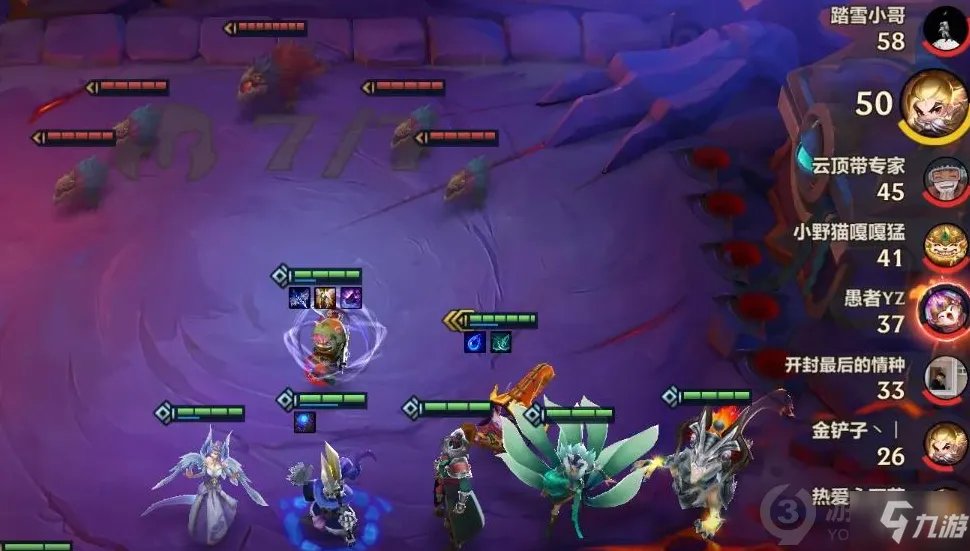View the board of player 云顶带专家
This screenshot has width=970, height=551.
click(944, 178)
